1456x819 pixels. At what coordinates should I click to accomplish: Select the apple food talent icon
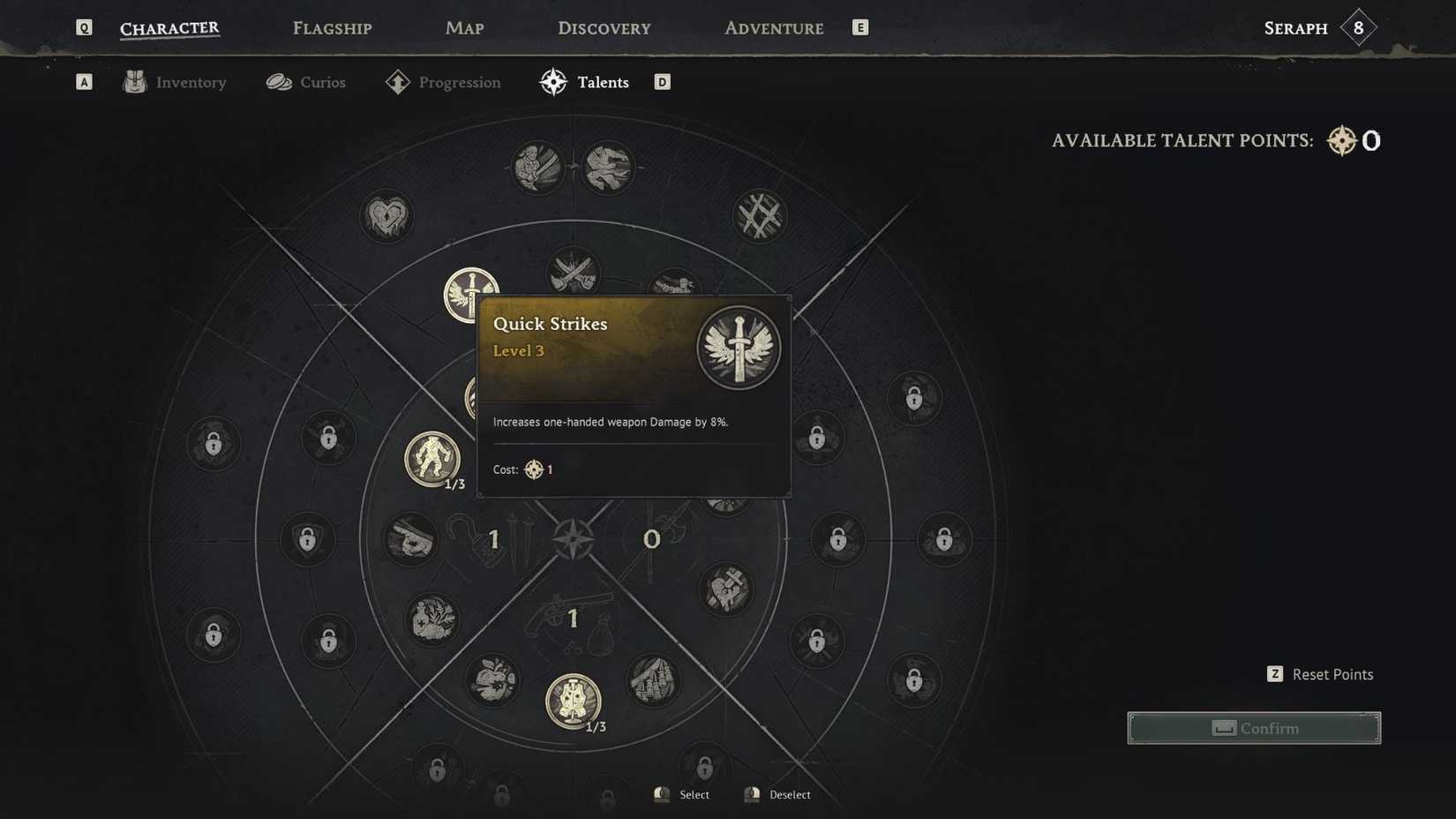[x=494, y=680]
